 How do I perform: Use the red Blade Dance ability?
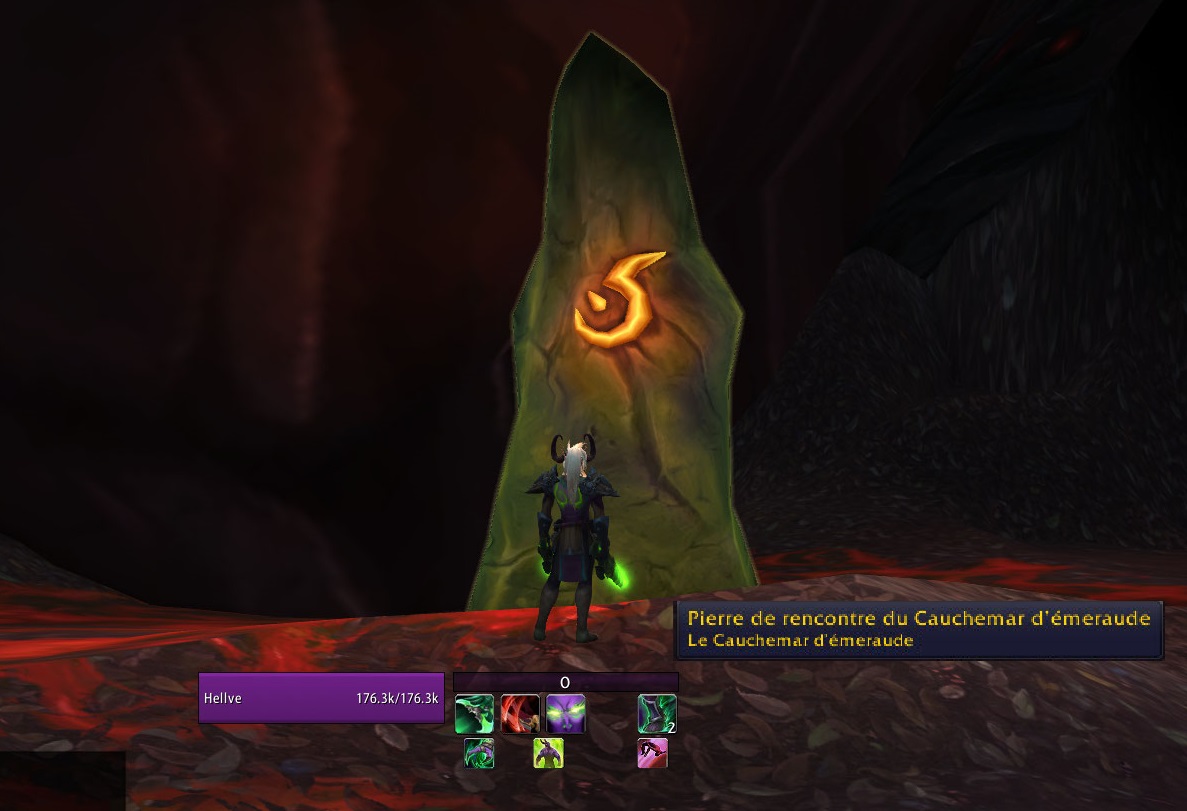[520, 714]
